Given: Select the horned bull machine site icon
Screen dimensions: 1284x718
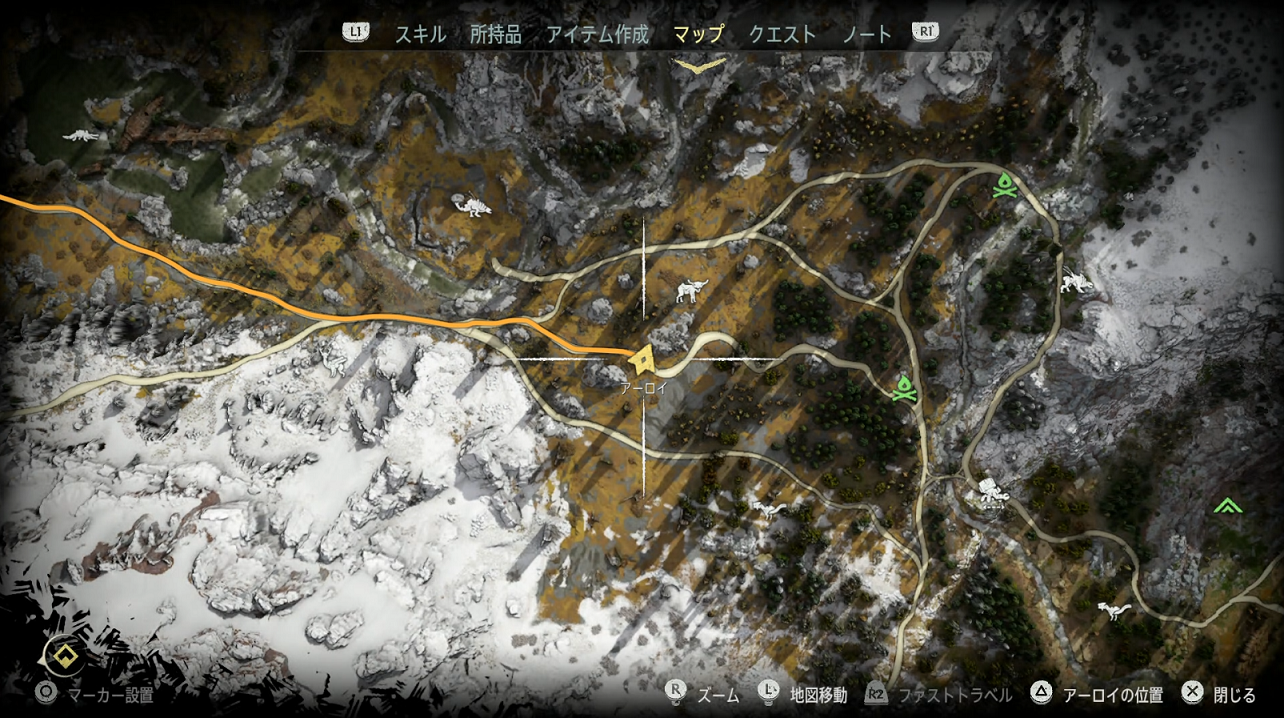Looking at the screenshot, I should (x=691, y=290).
